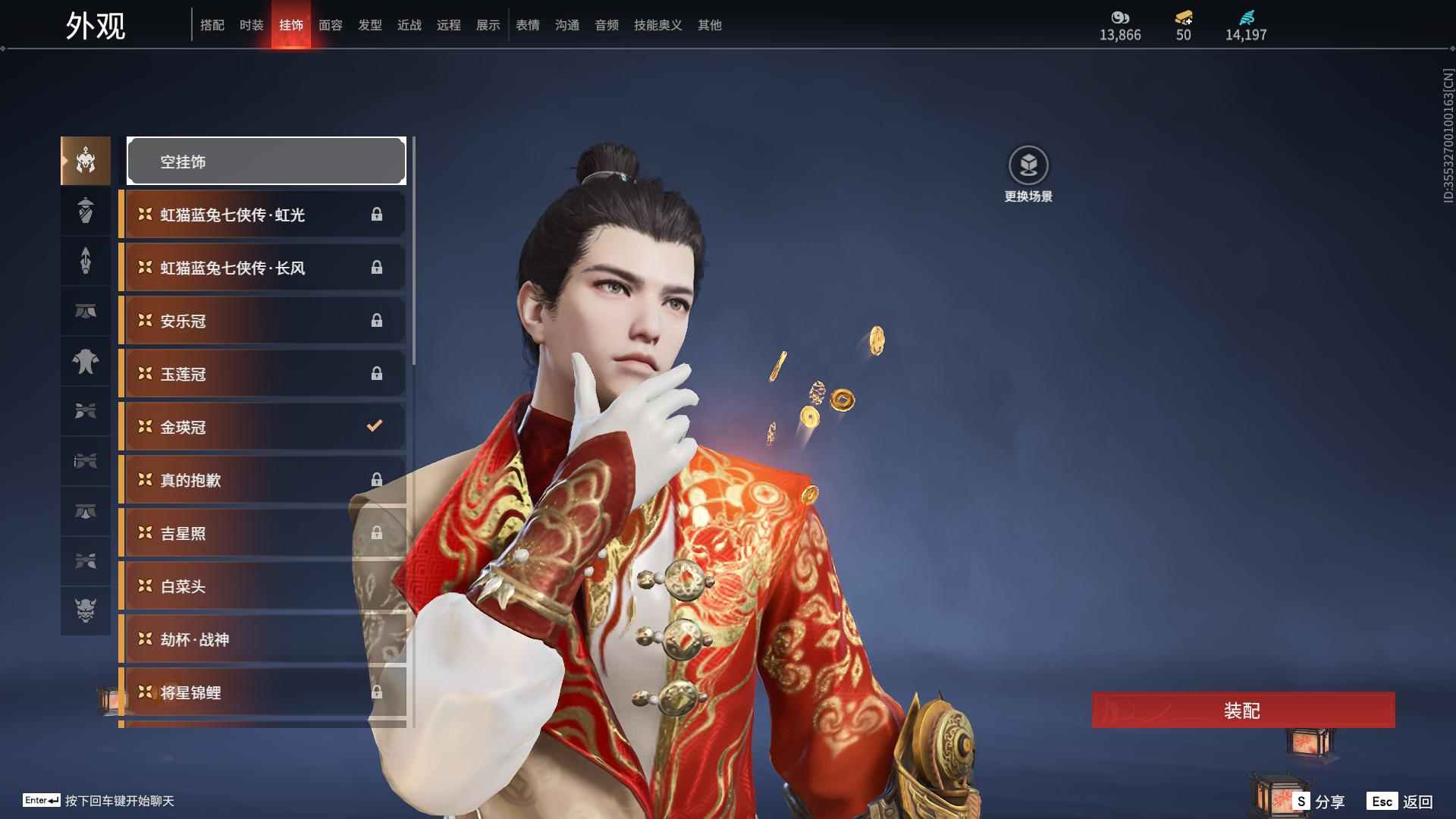The image size is (1456, 819).
Task: Select the 虹猫蓝兔七侠传·虹光 entry
Action: click(x=262, y=215)
